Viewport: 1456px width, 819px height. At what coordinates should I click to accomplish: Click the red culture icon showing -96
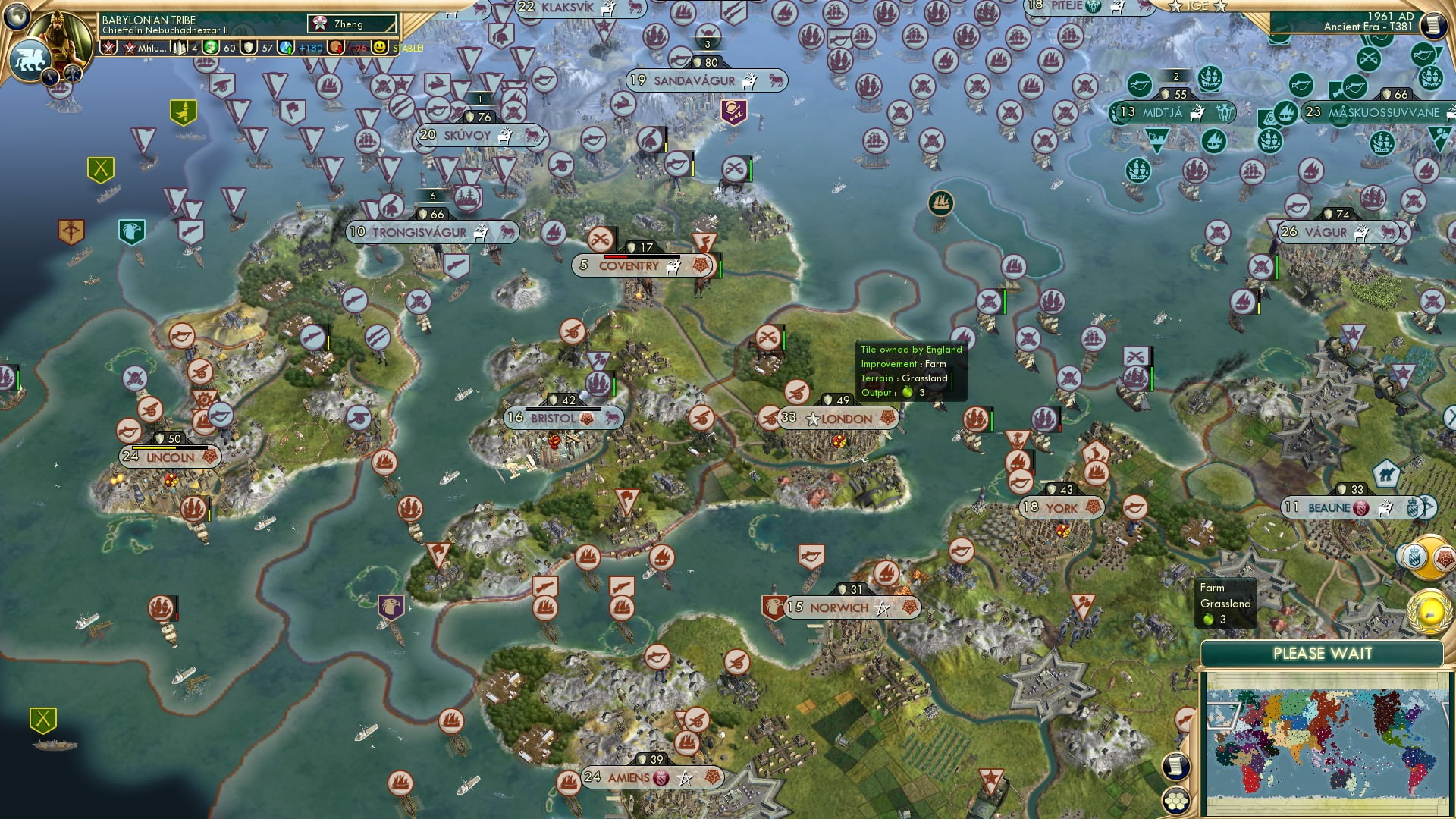click(334, 48)
